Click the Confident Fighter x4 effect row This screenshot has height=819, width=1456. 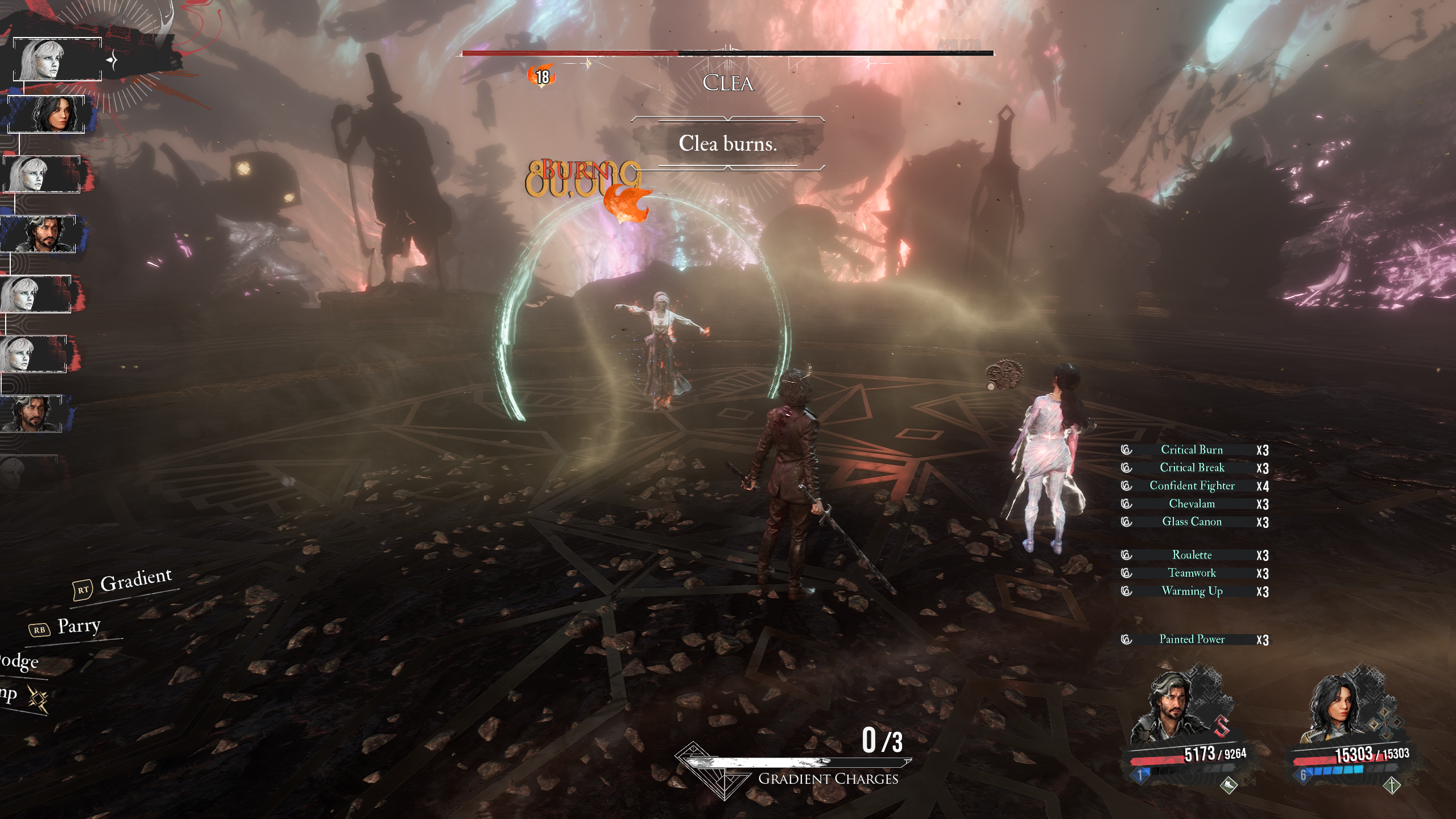coord(1192,486)
